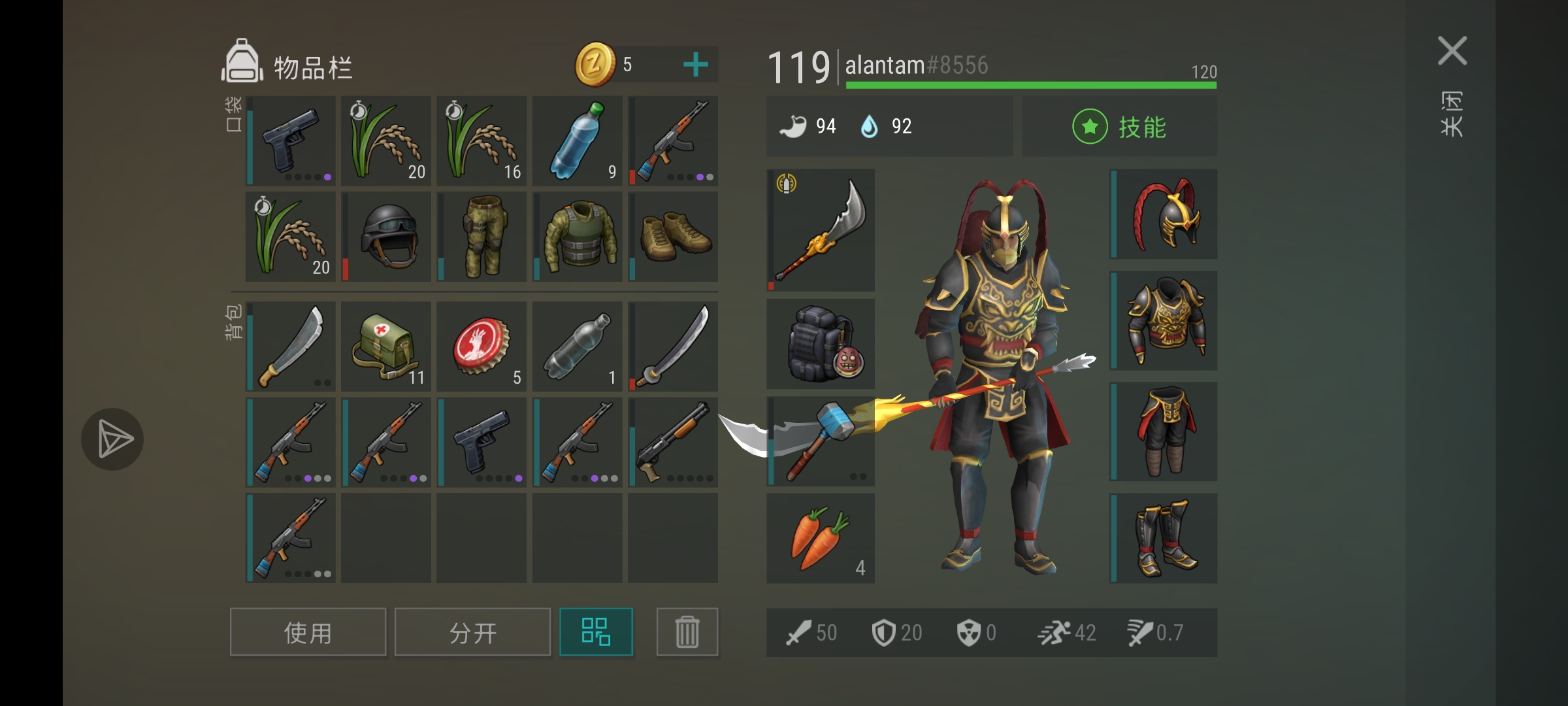The image size is (1568, 706).
Task: Select the camouflage pants slot
Action: 482,236
